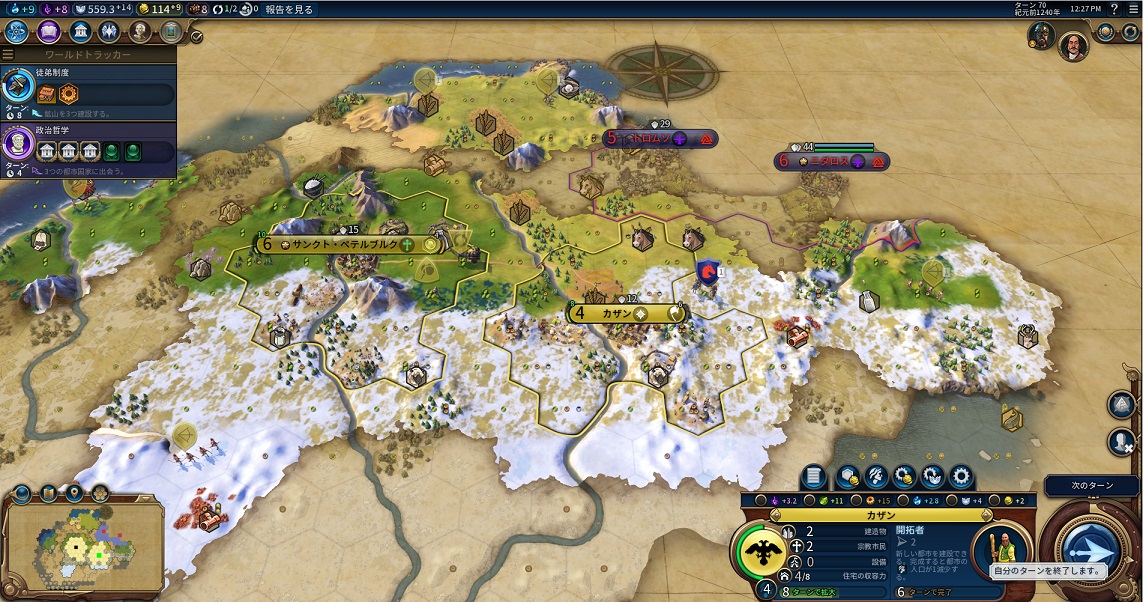
Task: Open city production via the gear icon
Action: point(961,477)
